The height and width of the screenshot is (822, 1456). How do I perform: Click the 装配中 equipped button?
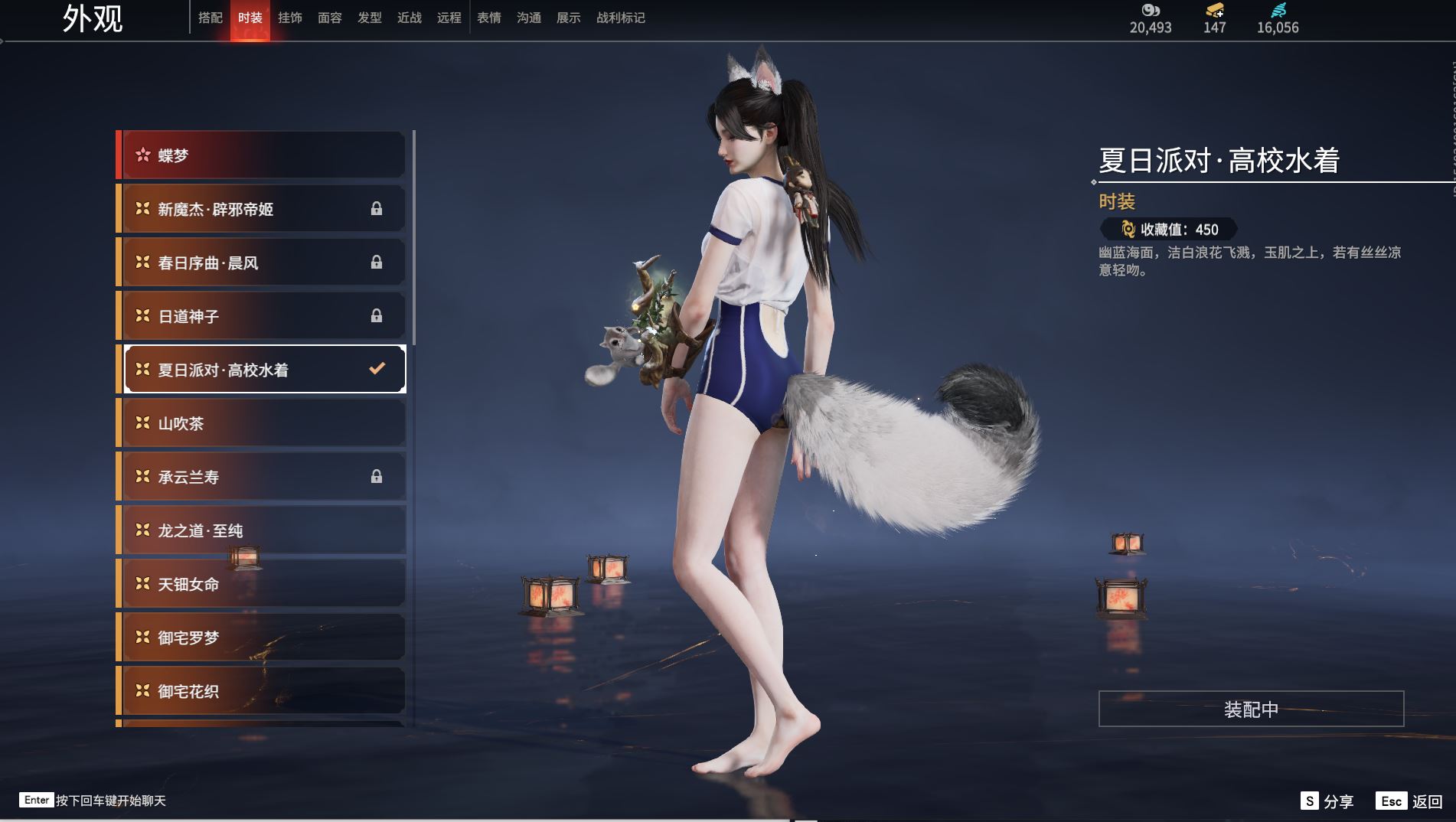click(1251, 709)
